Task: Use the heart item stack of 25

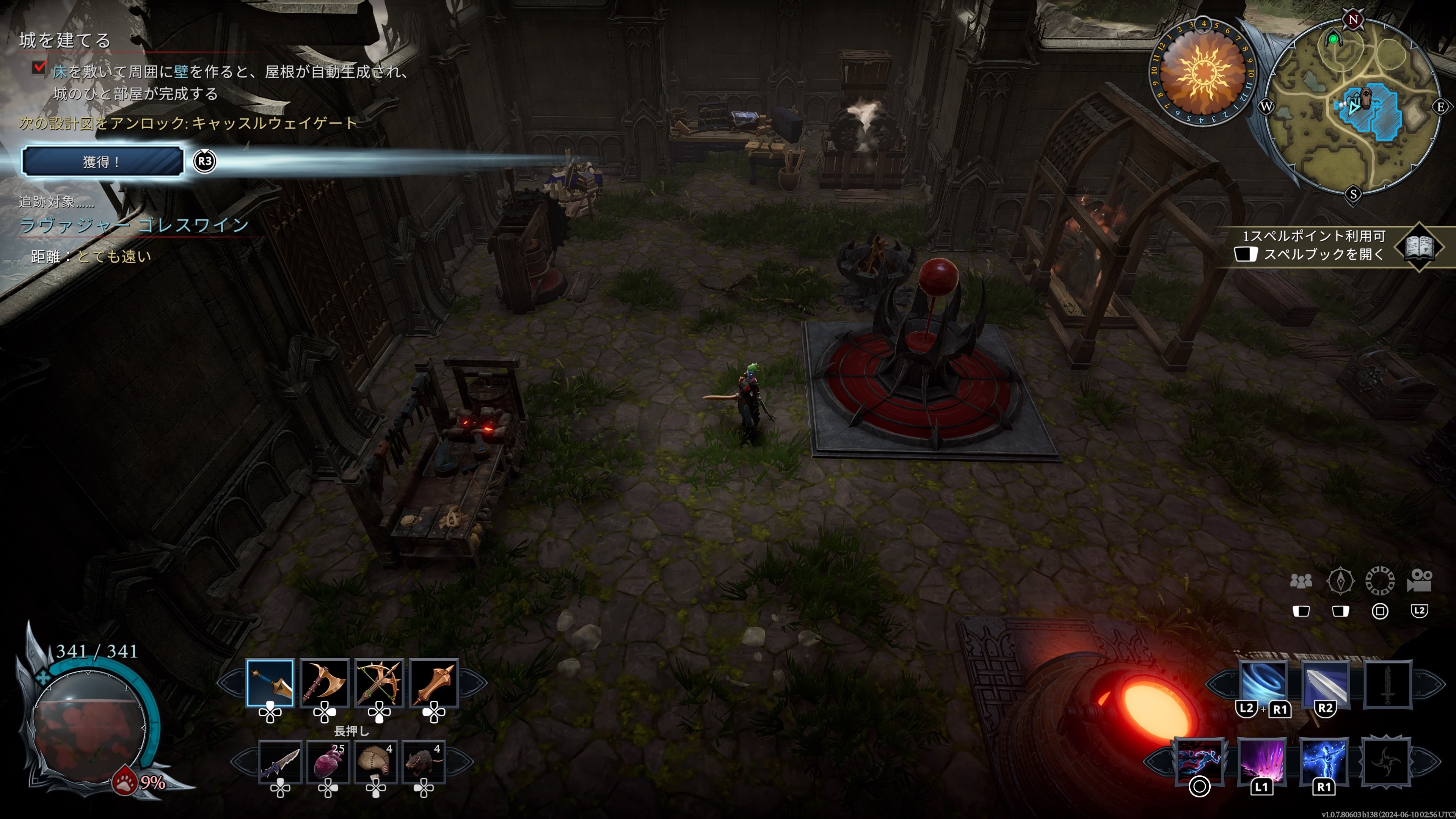Action: pyautogui.click(x=328, y=762)
